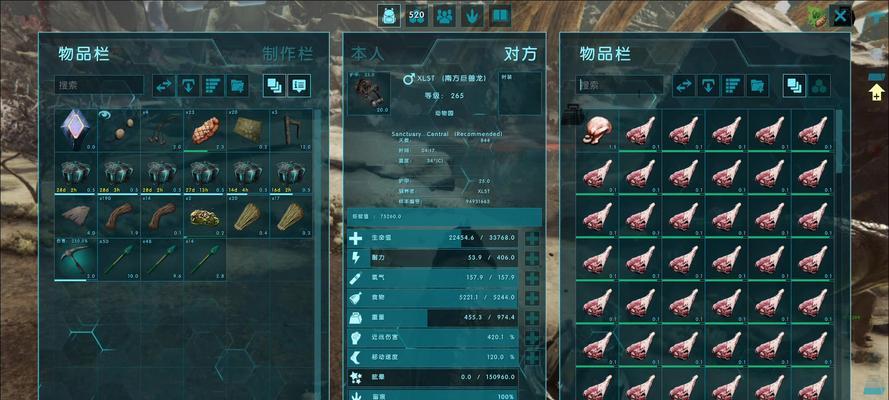Open the tribe manager tab
Image resolution: width=889 pixels, height=400 pixels.
(x=444, y=16)
